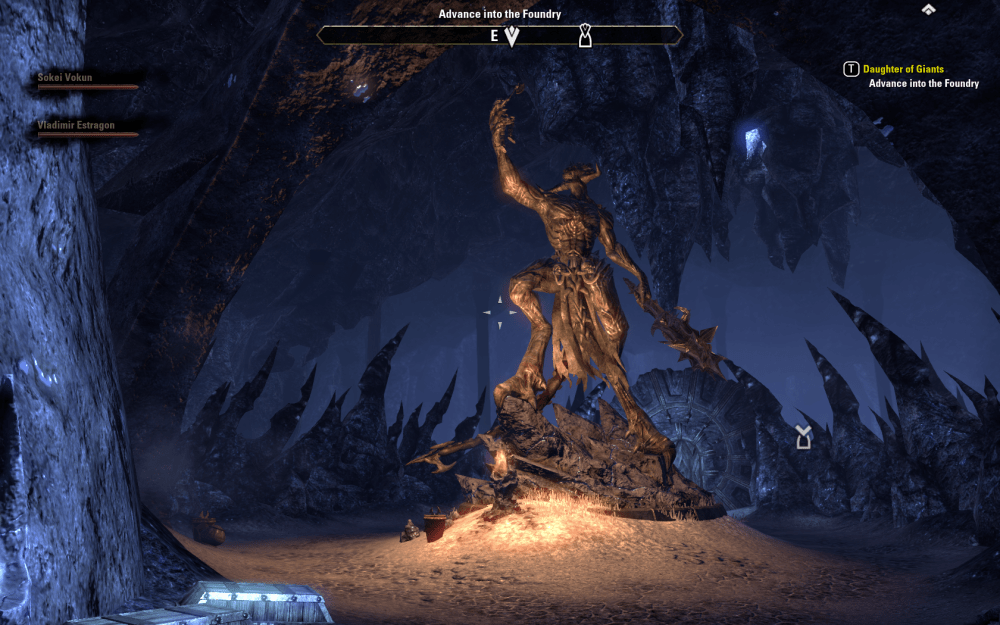Click the white chevron icon above quest tracker

pos(928,9)
